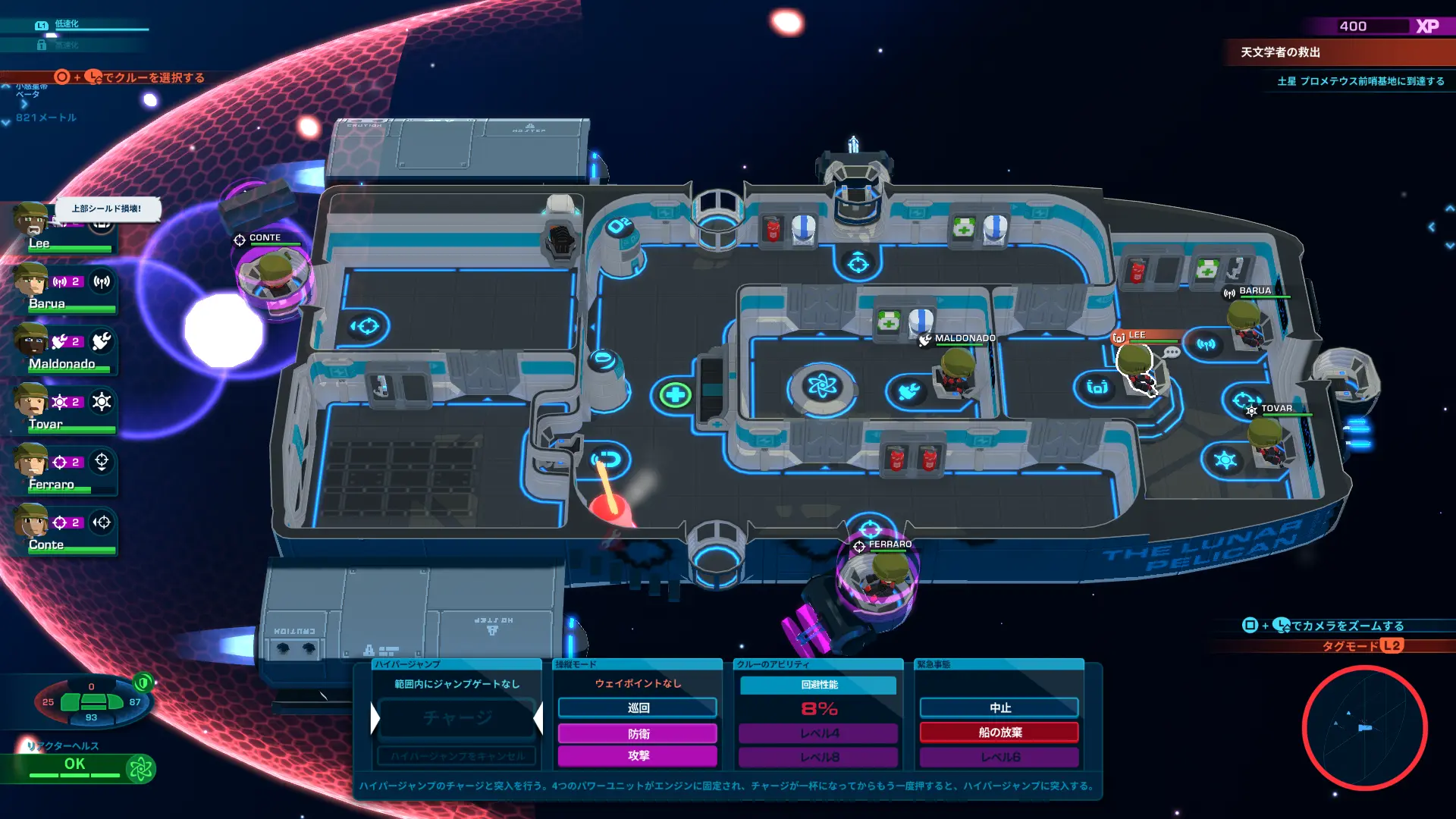This screenshot has width=1456, height=819.
Task: Click Tovar's sheriff star role icon
Action: [x=102, y=402]
